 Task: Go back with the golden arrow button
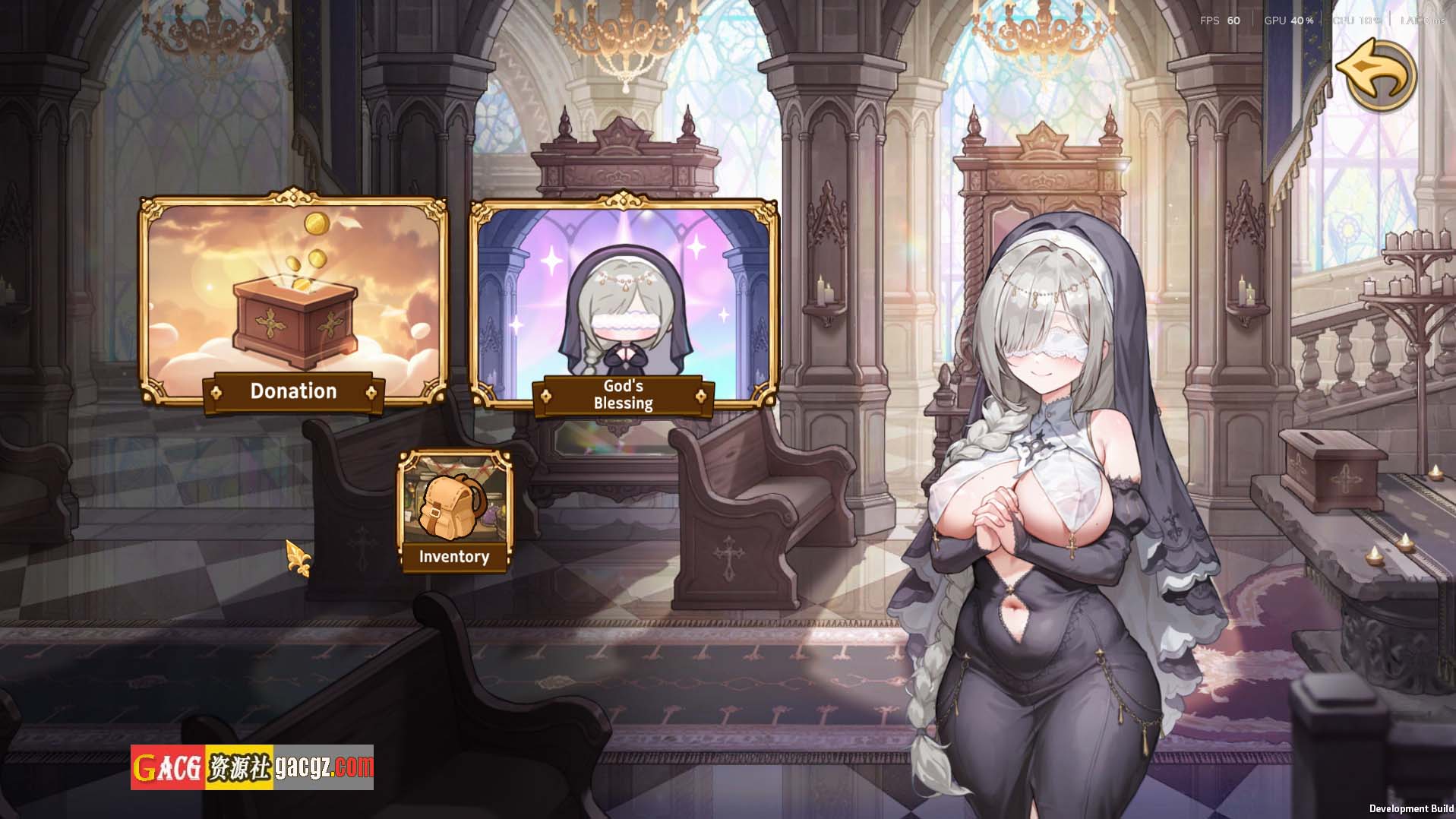tap(1375, 75)
